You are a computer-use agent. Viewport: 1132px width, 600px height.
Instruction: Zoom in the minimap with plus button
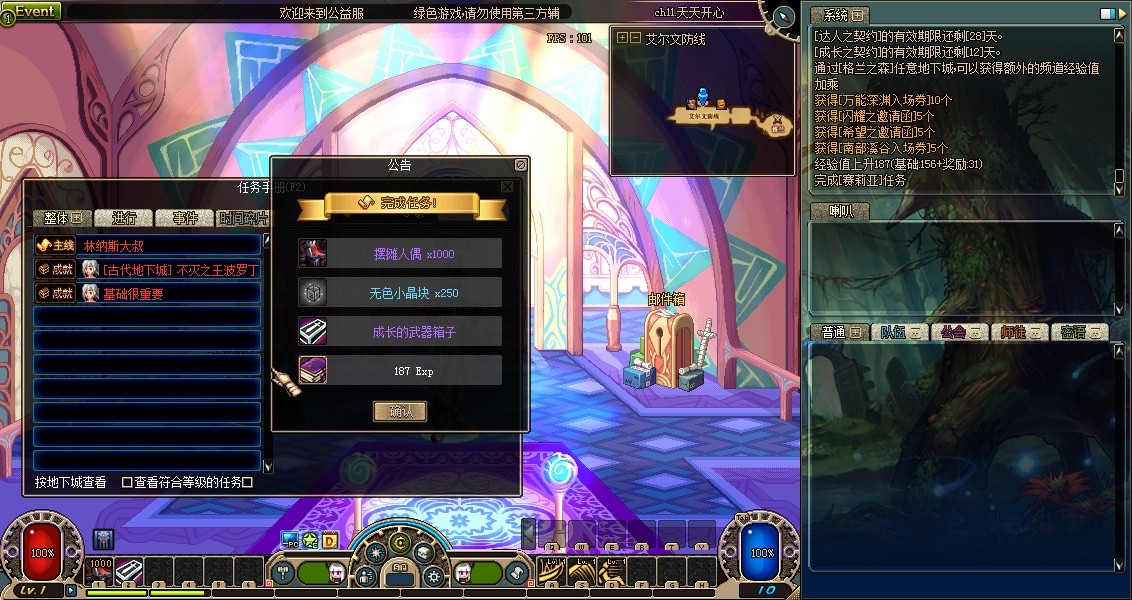click(623, 38)
